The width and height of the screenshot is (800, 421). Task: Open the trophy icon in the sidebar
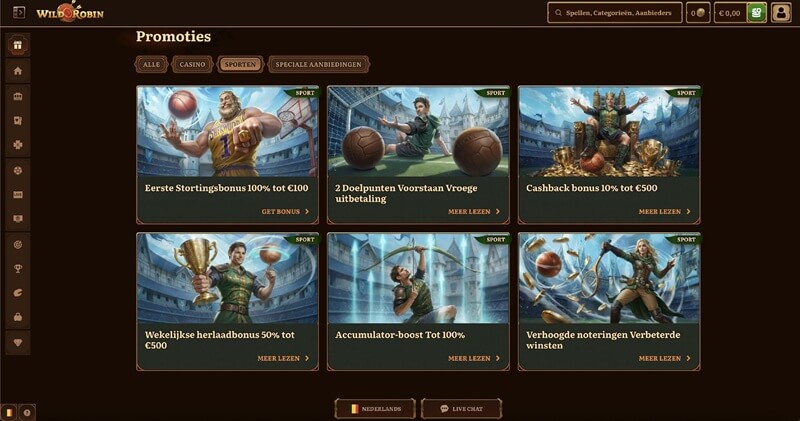click(x=17, y=268)
